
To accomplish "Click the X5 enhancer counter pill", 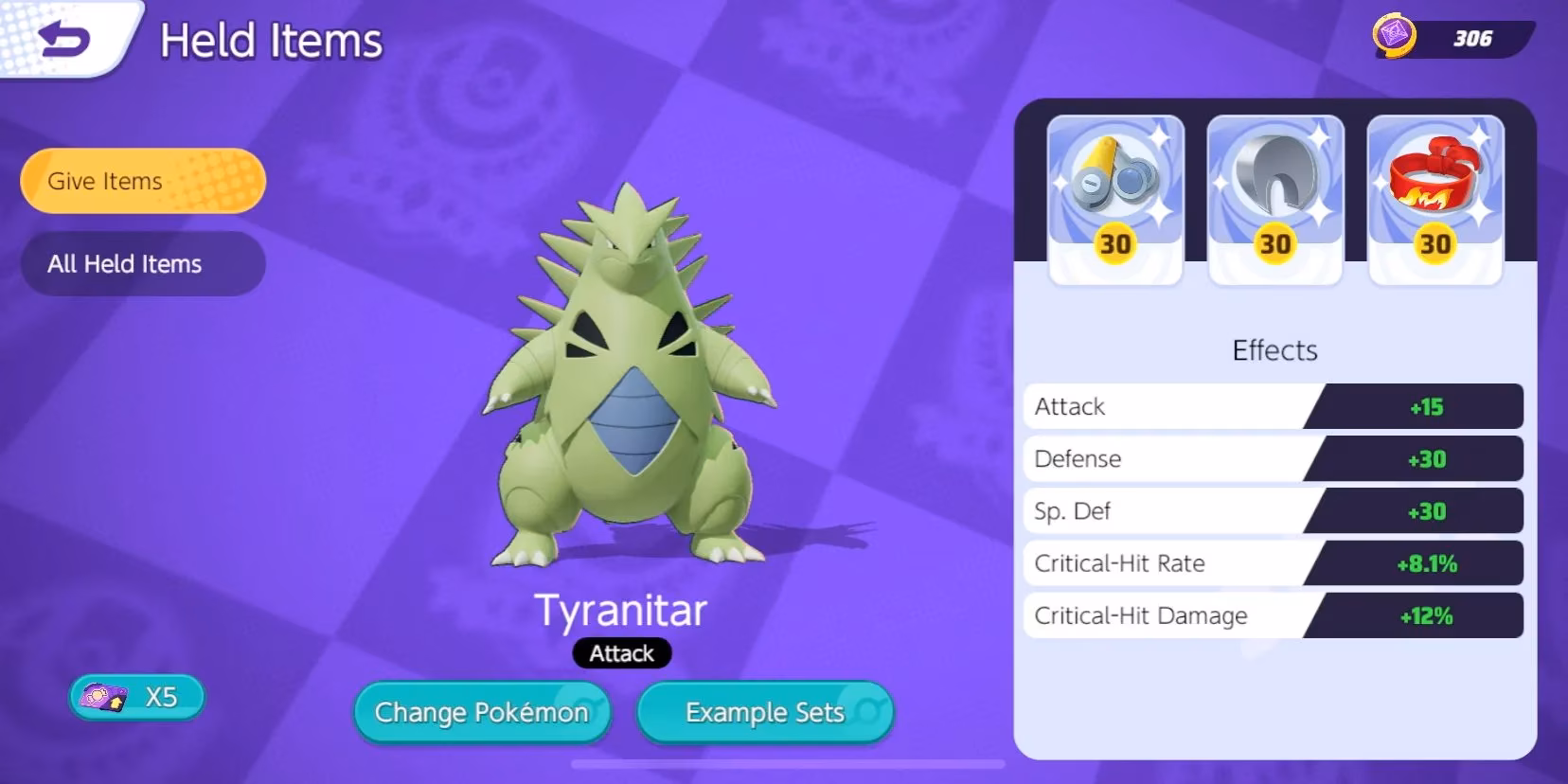I will (x=136, y=697).
